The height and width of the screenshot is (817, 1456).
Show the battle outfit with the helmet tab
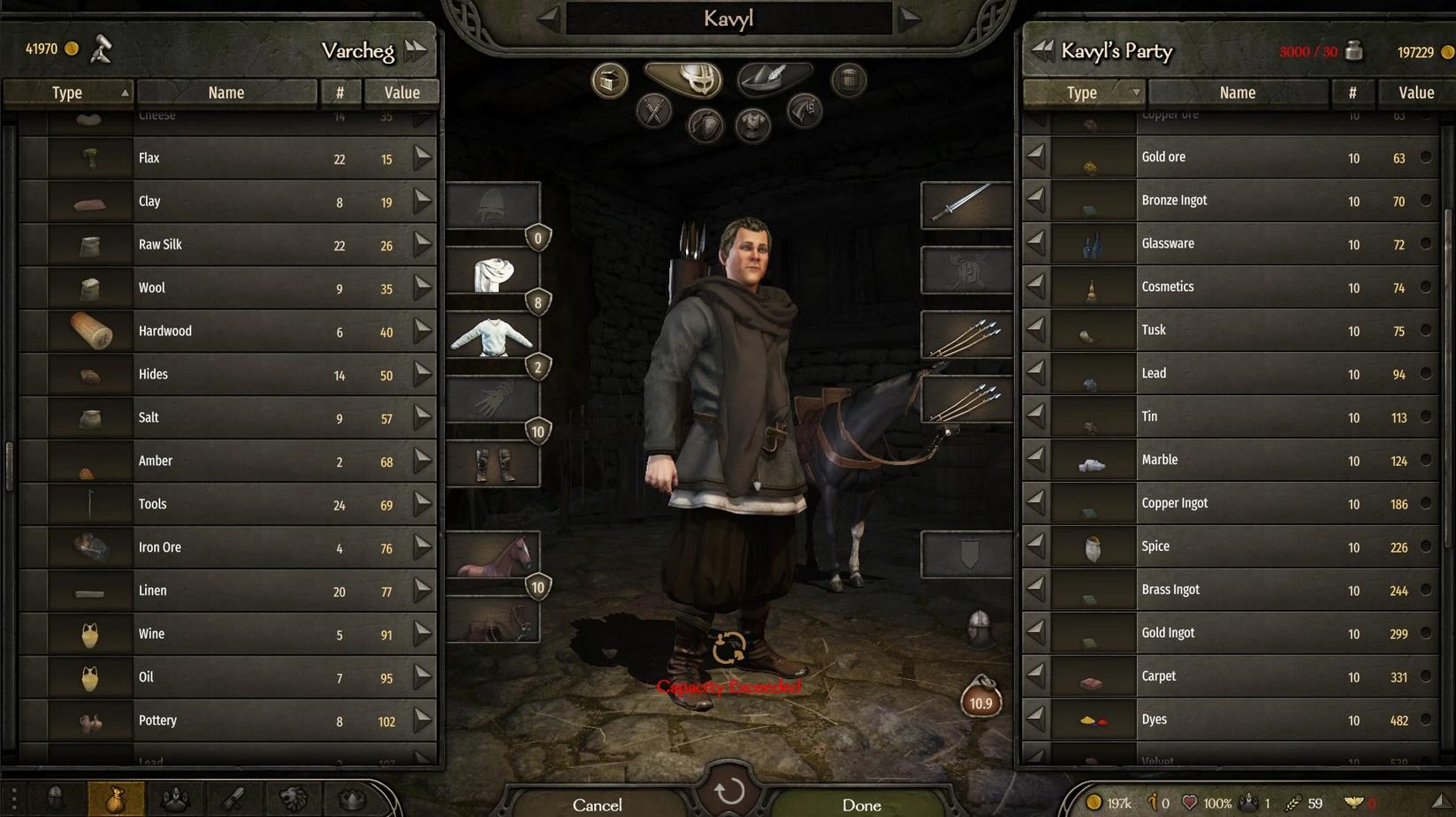tap(683, 80)
